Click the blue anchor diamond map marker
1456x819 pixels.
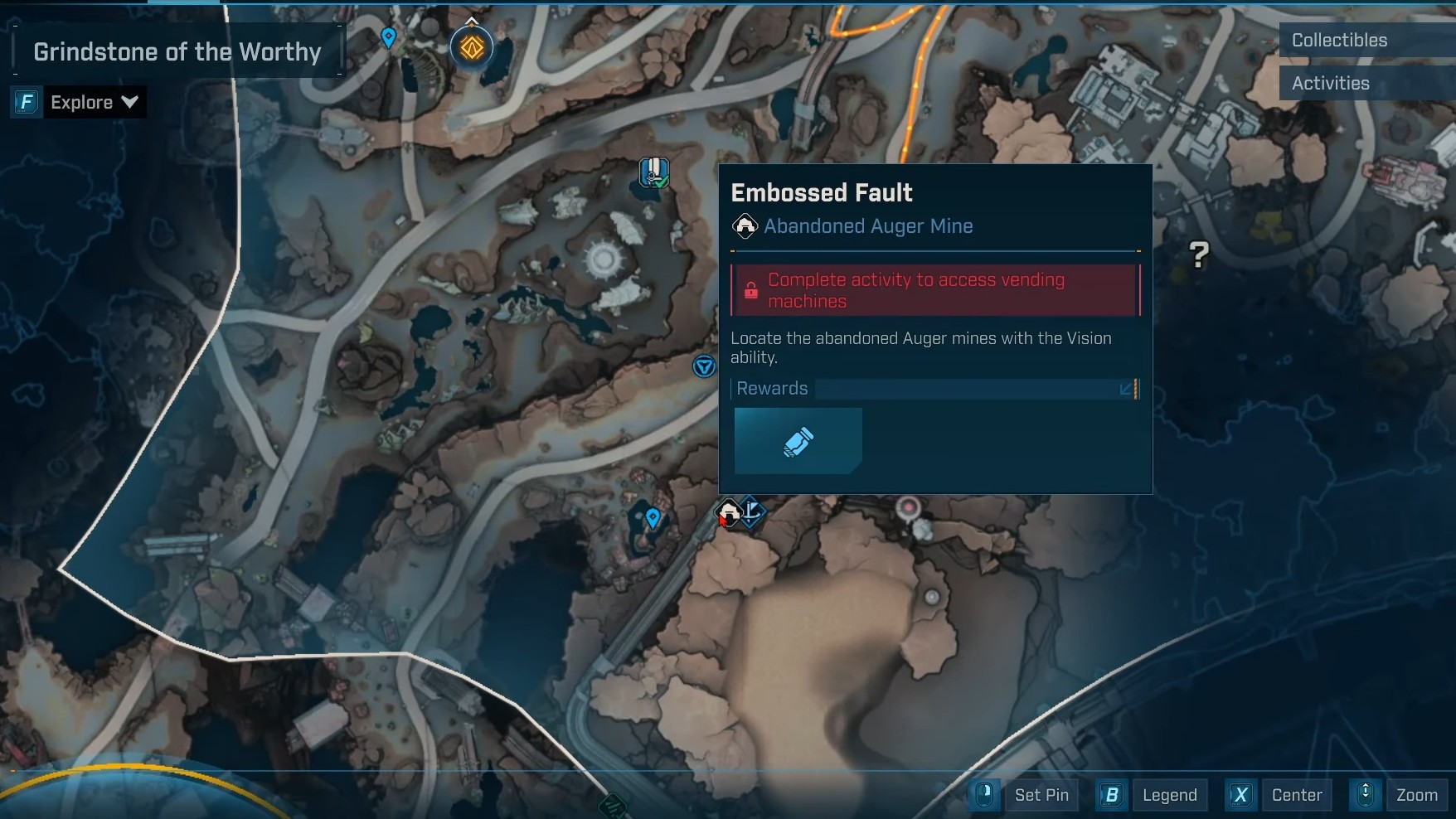click(x=752, y=511)
